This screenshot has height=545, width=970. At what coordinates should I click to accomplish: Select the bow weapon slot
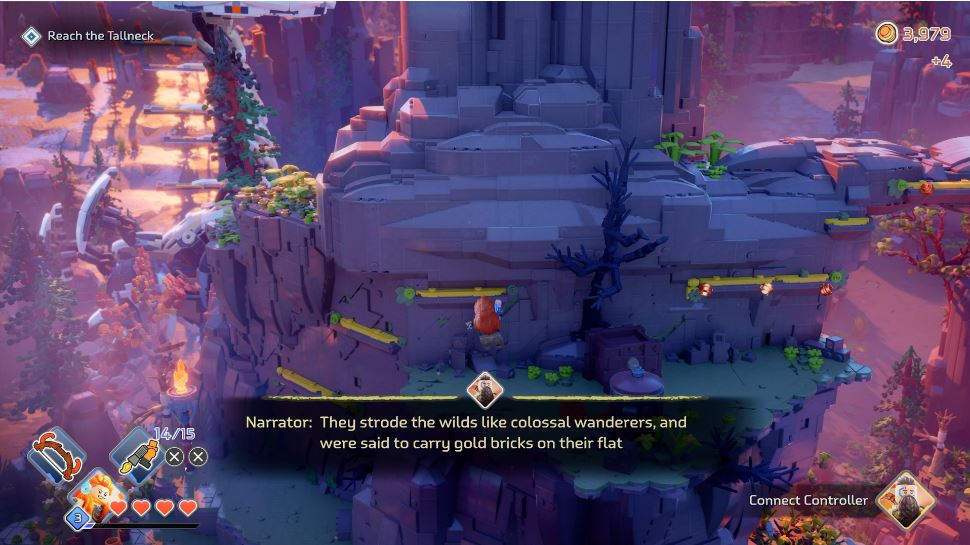pos(55,455)
